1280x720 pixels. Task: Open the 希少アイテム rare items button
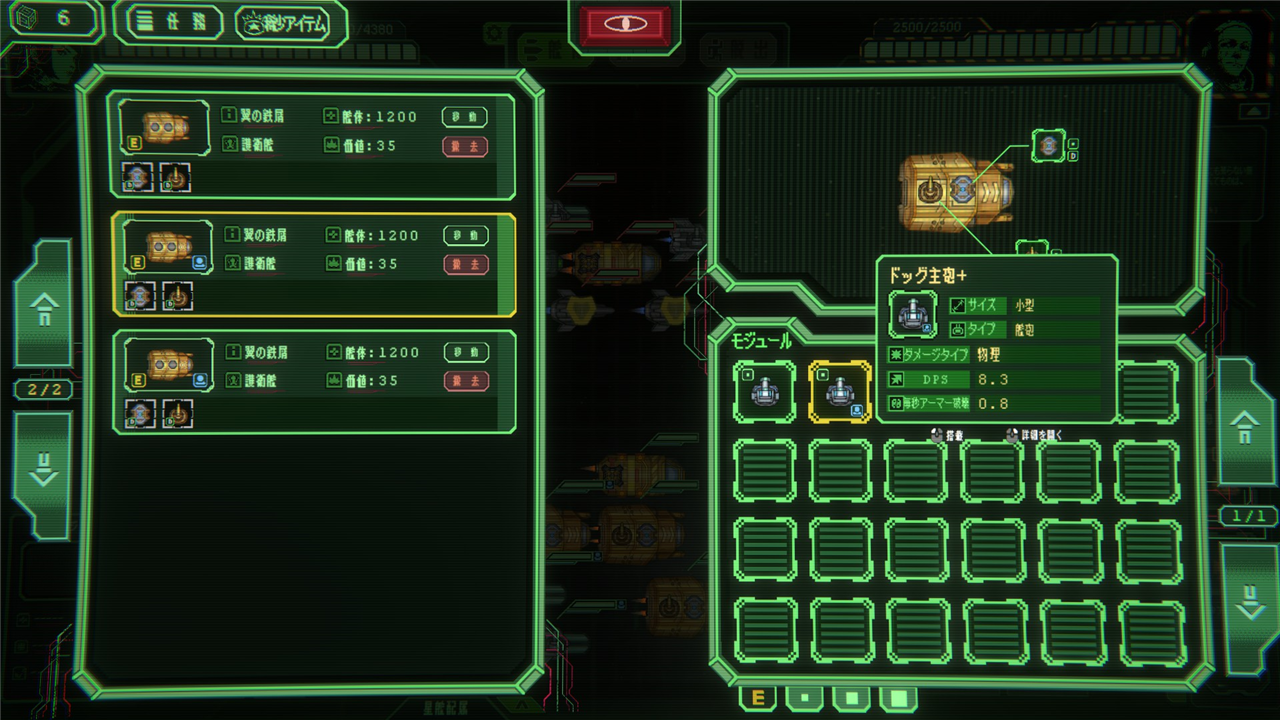coord(292,24)
